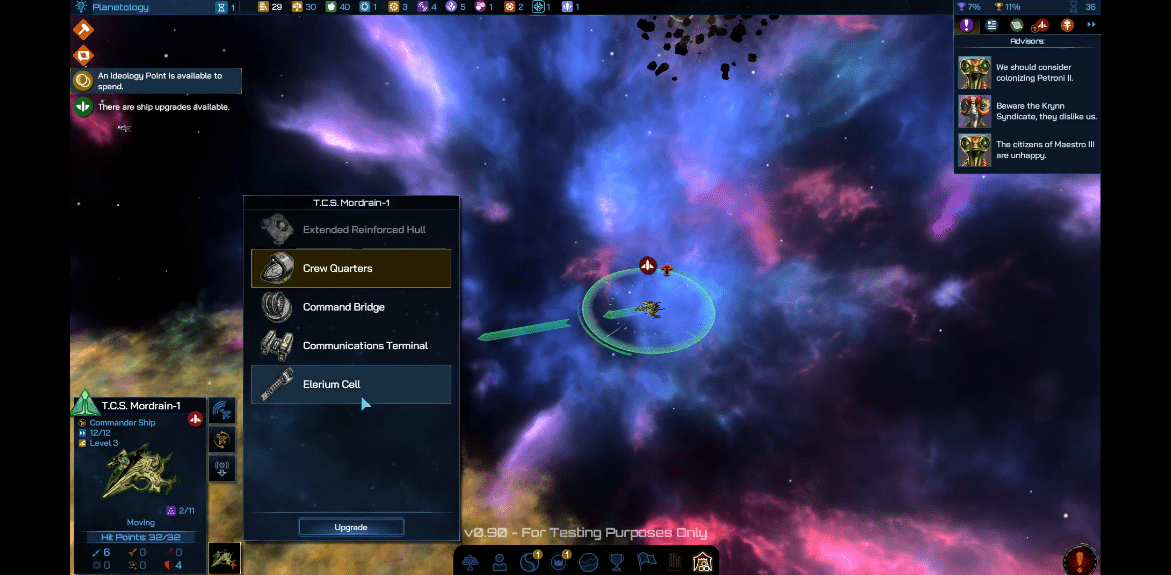The image size is (1171, 575).
Task: Select the ship thumbnail below the action buttons
Action: (223, 558)
